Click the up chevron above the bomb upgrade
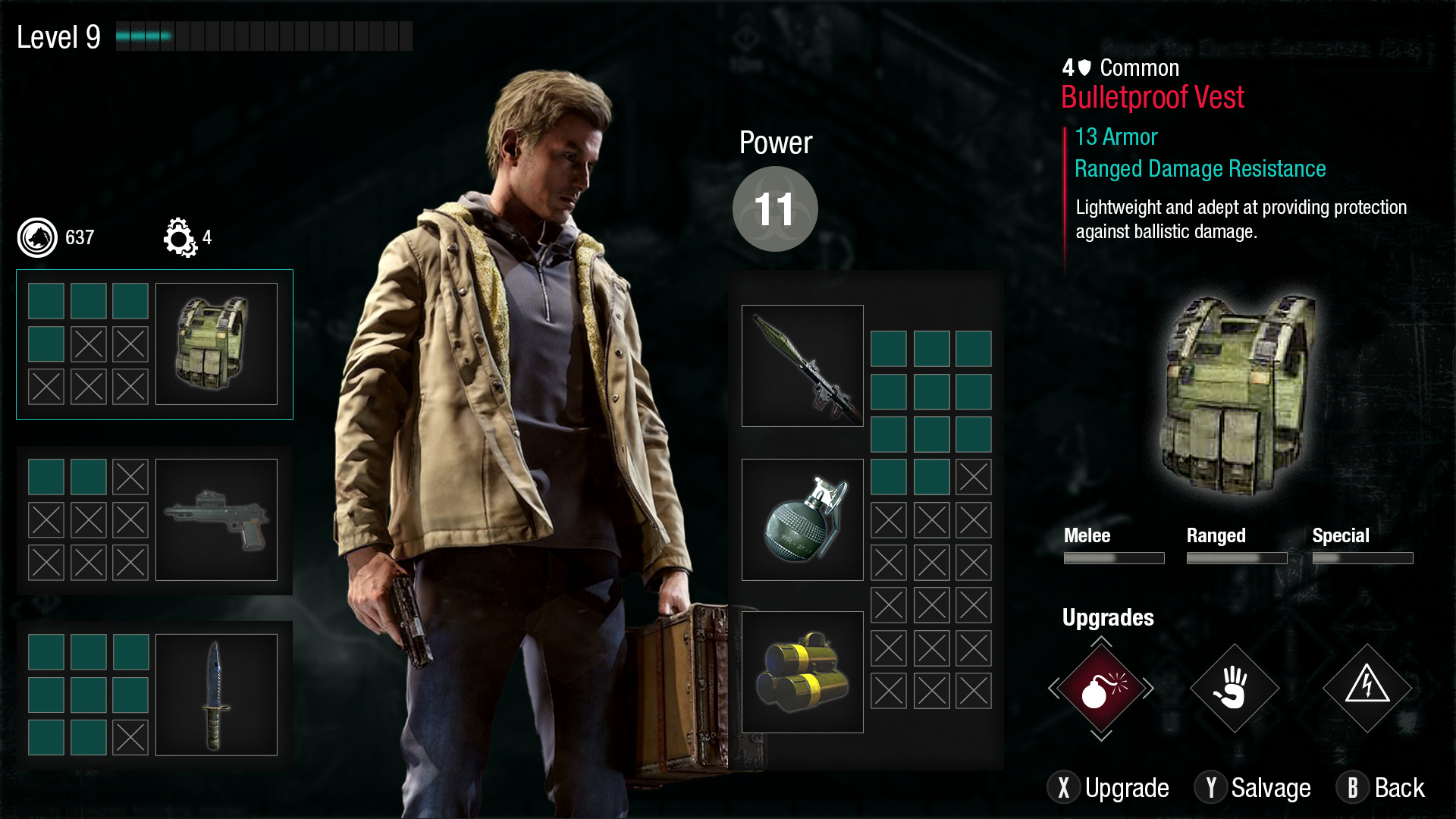The height and width of the screenshot is (819, 1456). 1101,642
